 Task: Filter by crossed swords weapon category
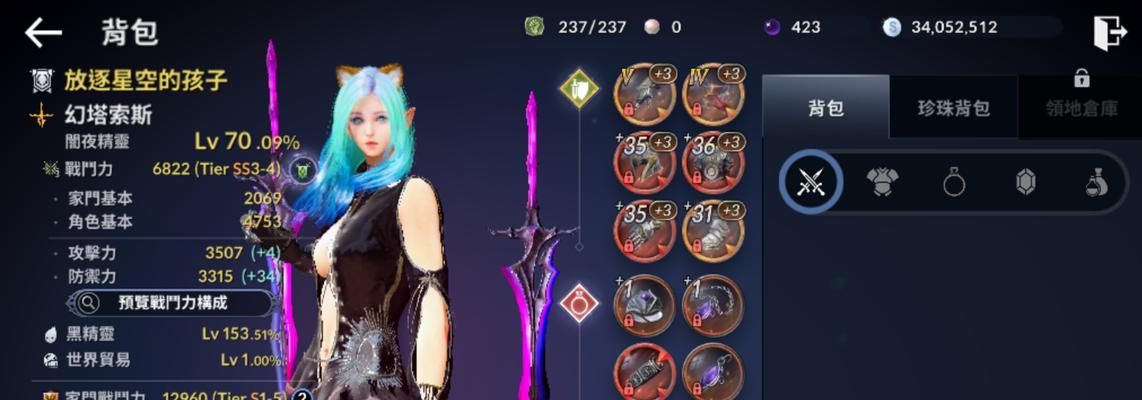(810, 182)
